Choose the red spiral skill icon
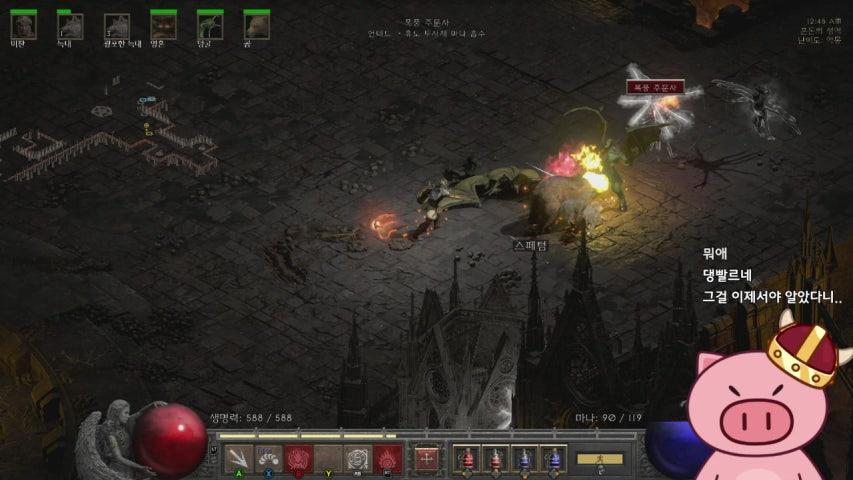 298,458
